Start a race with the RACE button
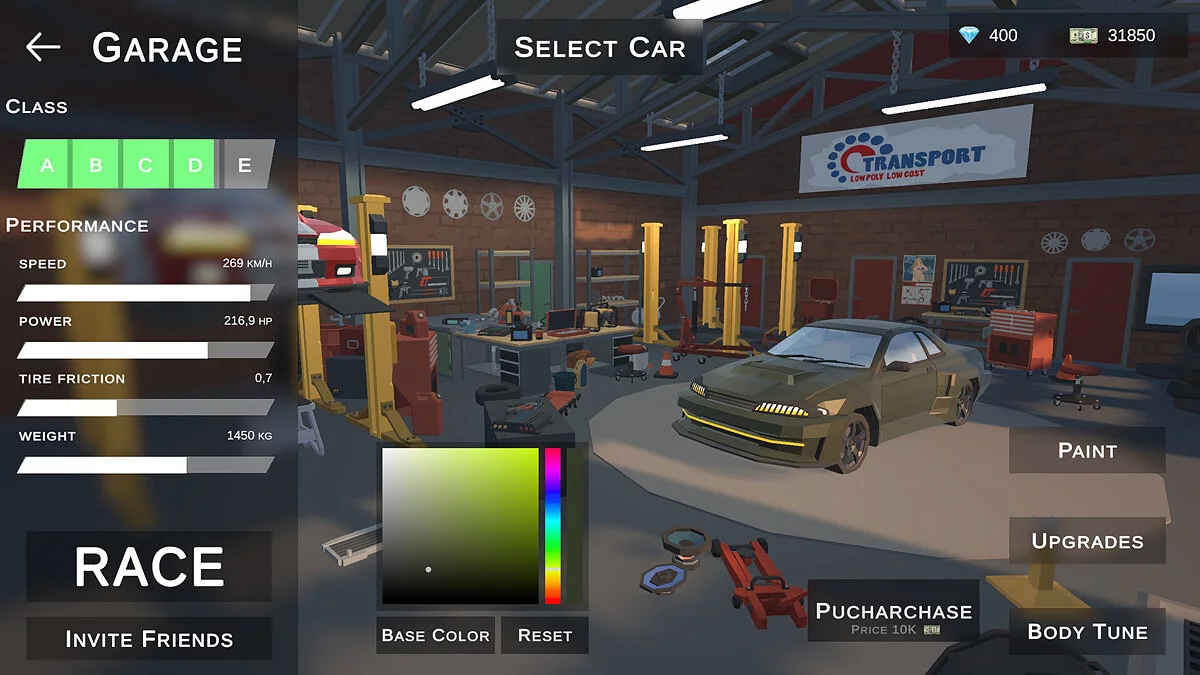The height and width of the screenshot is (675, 1200). 149,567
